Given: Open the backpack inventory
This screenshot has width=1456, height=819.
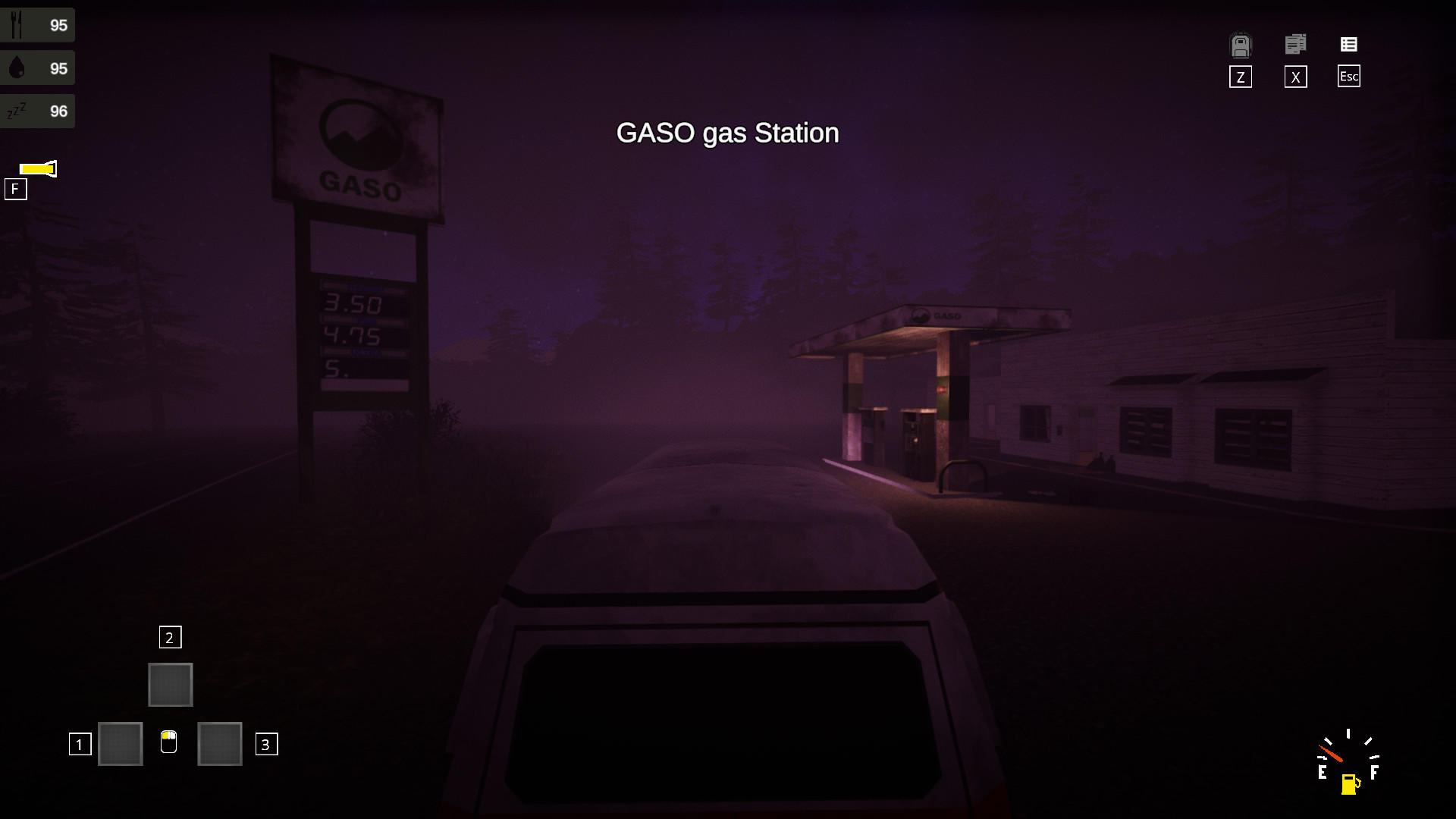Looking at the screenshot, I should click(x=1240, y=45).
